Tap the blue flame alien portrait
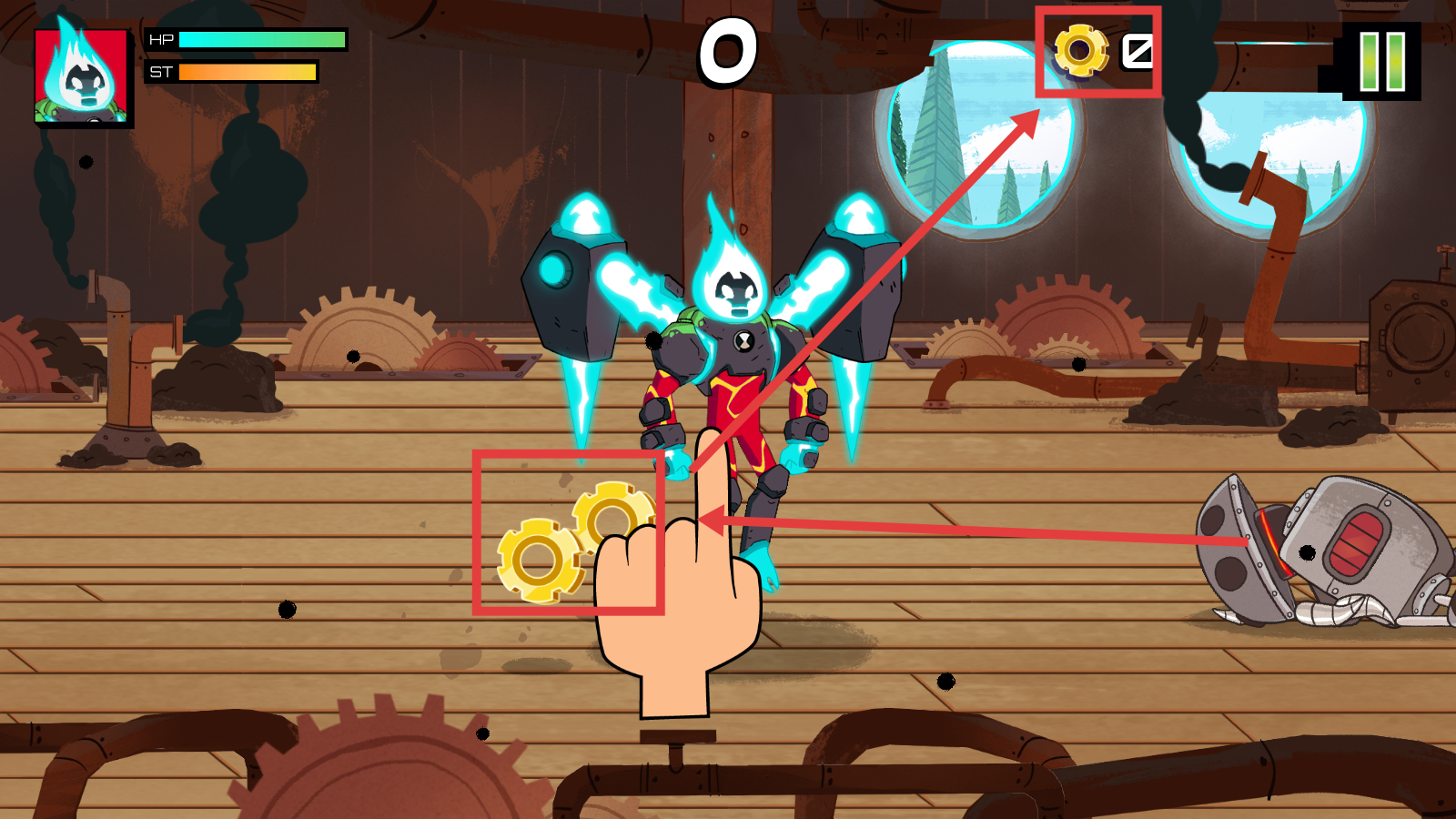Viewport: 1456px width, 819px height. 82,76
